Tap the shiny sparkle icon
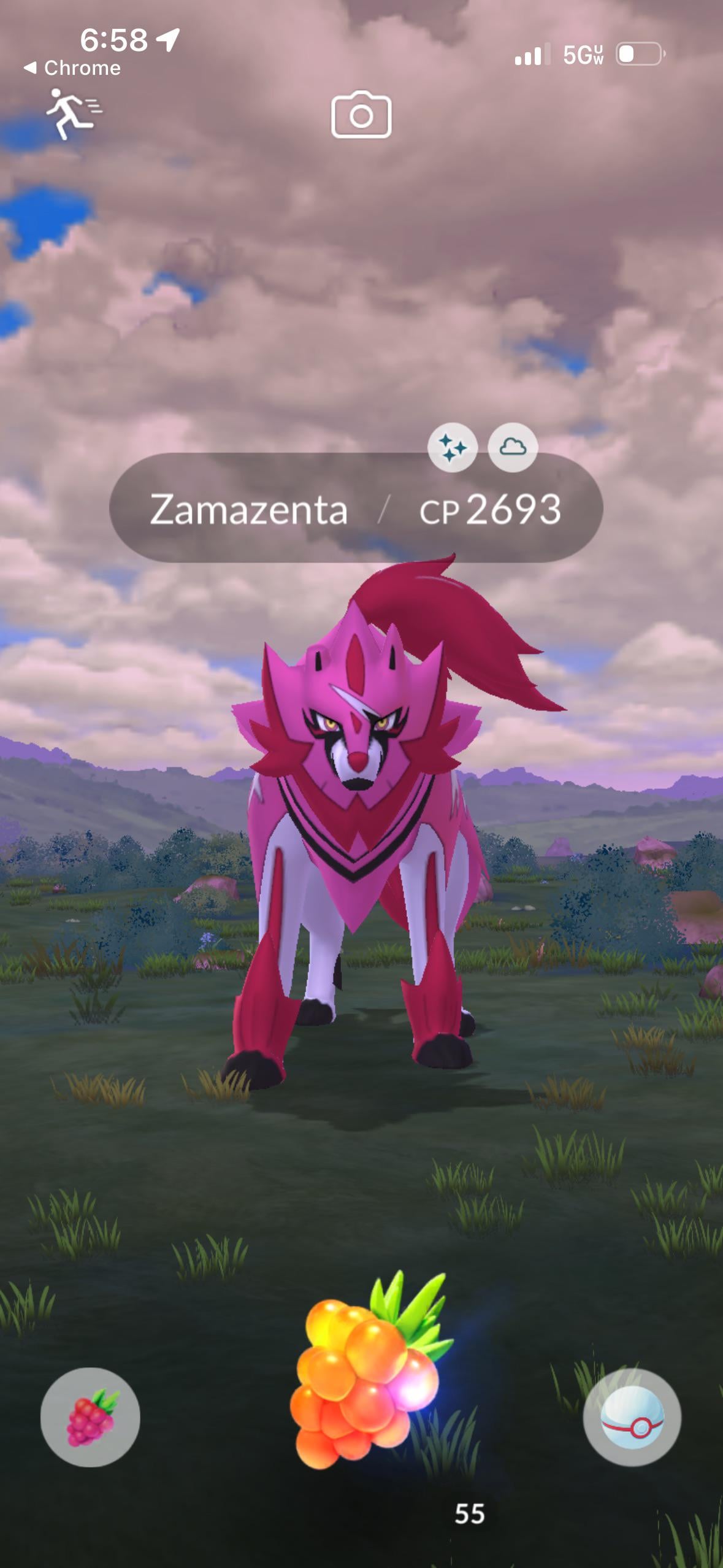The height and width of the screenshot is (1568, 723). 453,448
